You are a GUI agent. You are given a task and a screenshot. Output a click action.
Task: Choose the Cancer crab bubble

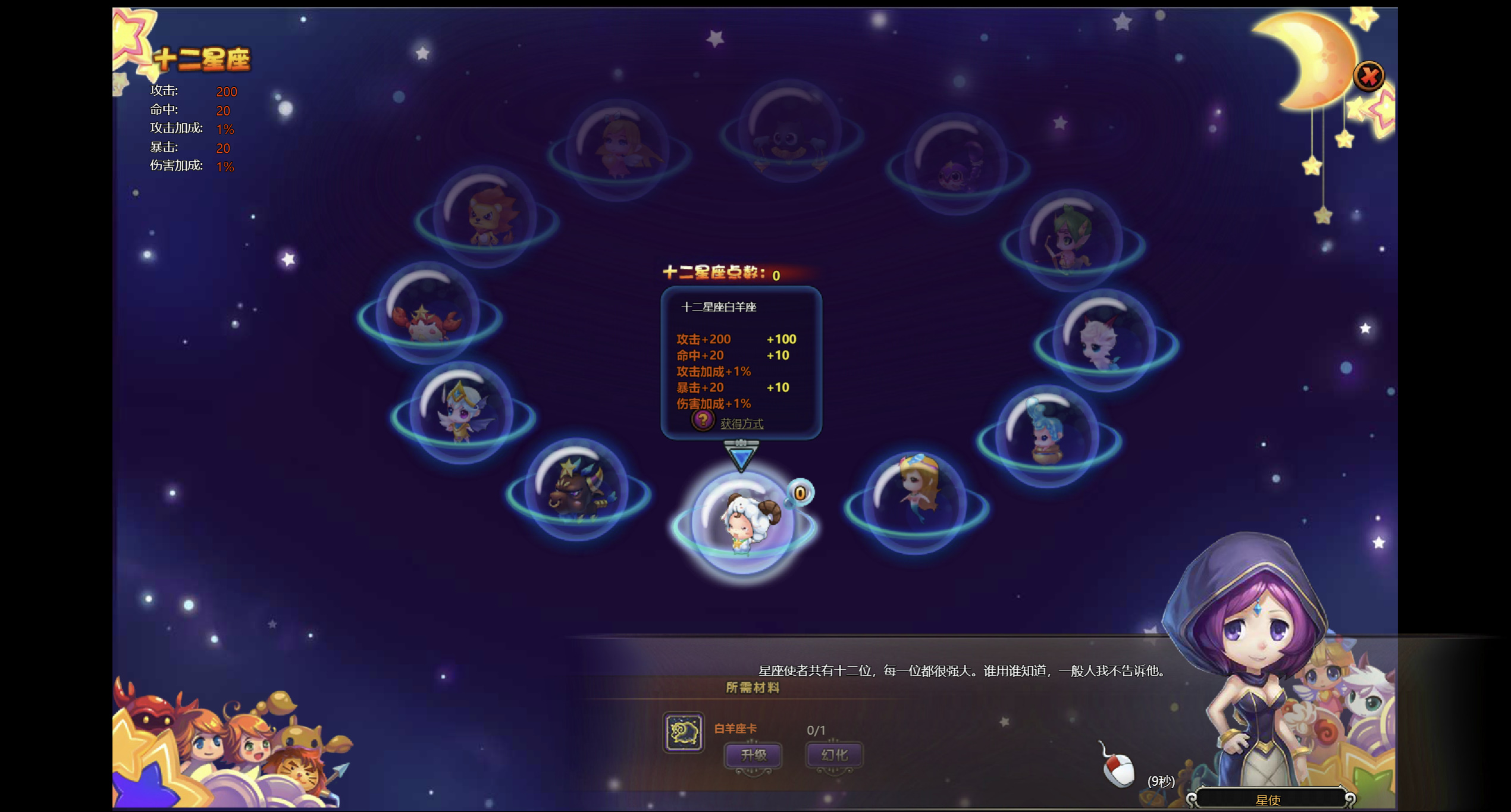coord(428,313)
